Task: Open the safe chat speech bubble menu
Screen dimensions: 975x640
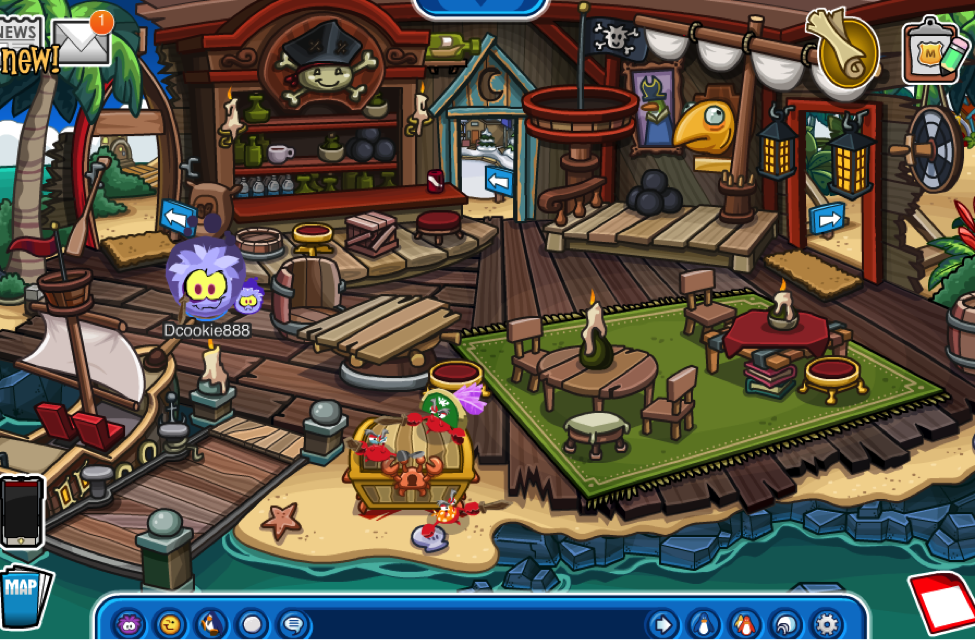Action: 292,625
